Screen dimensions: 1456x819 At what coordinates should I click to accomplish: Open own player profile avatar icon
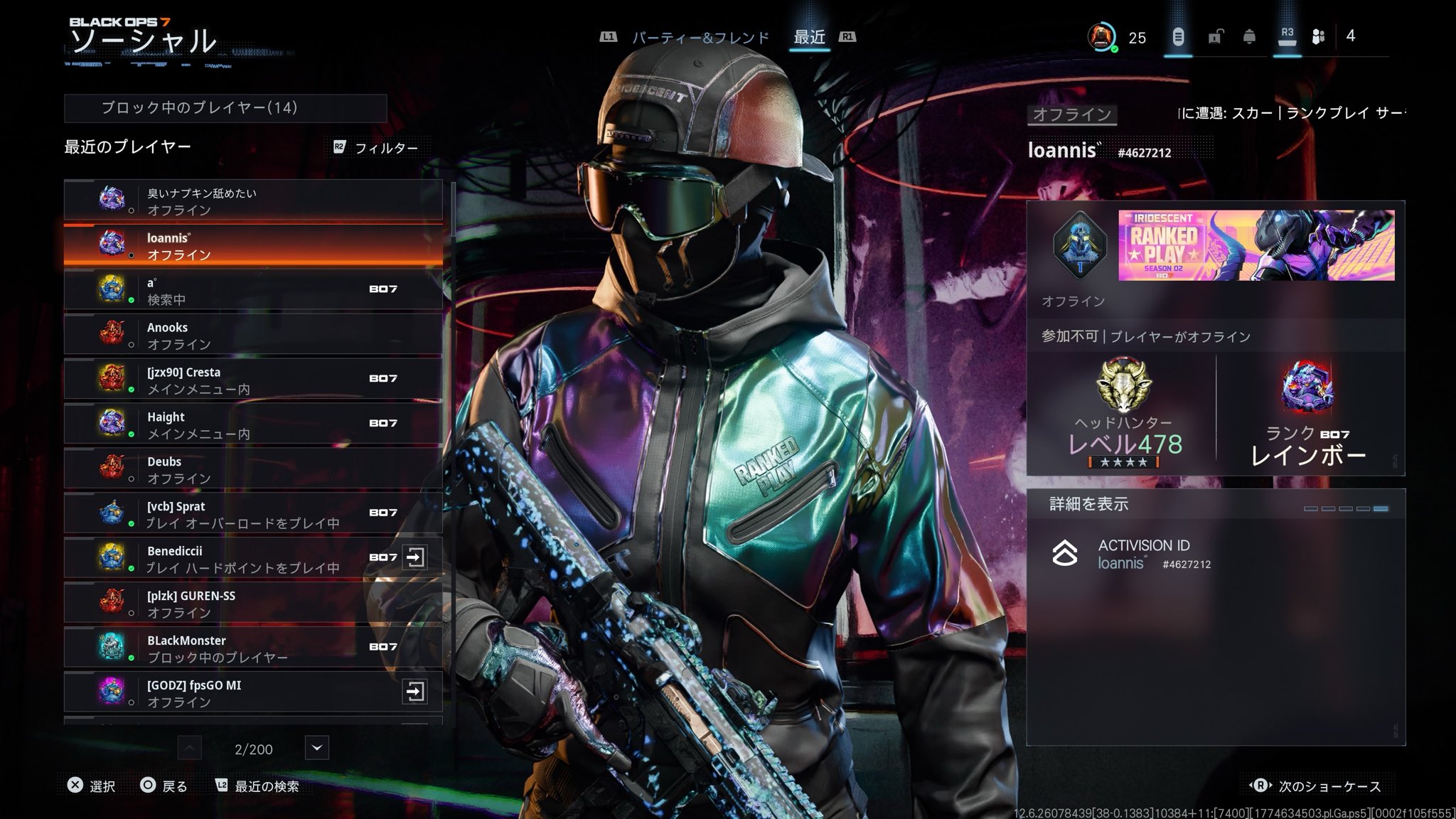pos(1101,37)
